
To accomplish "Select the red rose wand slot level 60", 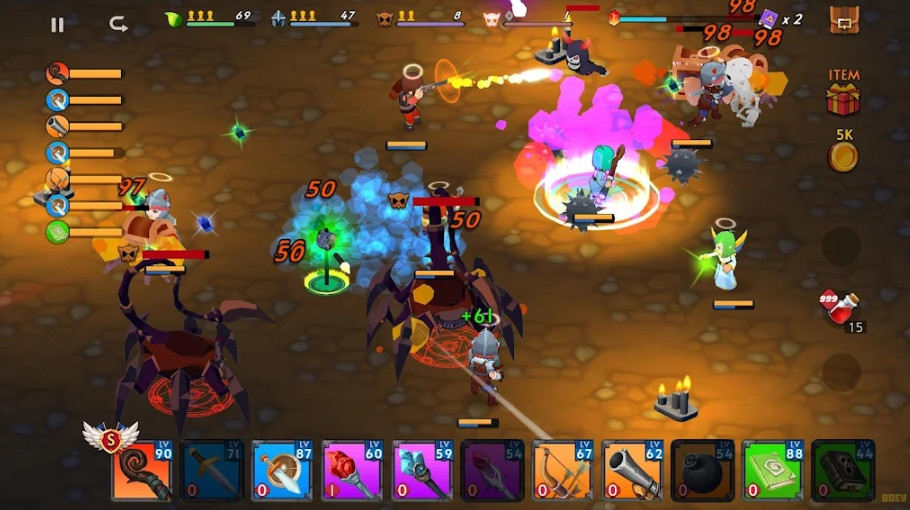I will (x=352, y=470).
